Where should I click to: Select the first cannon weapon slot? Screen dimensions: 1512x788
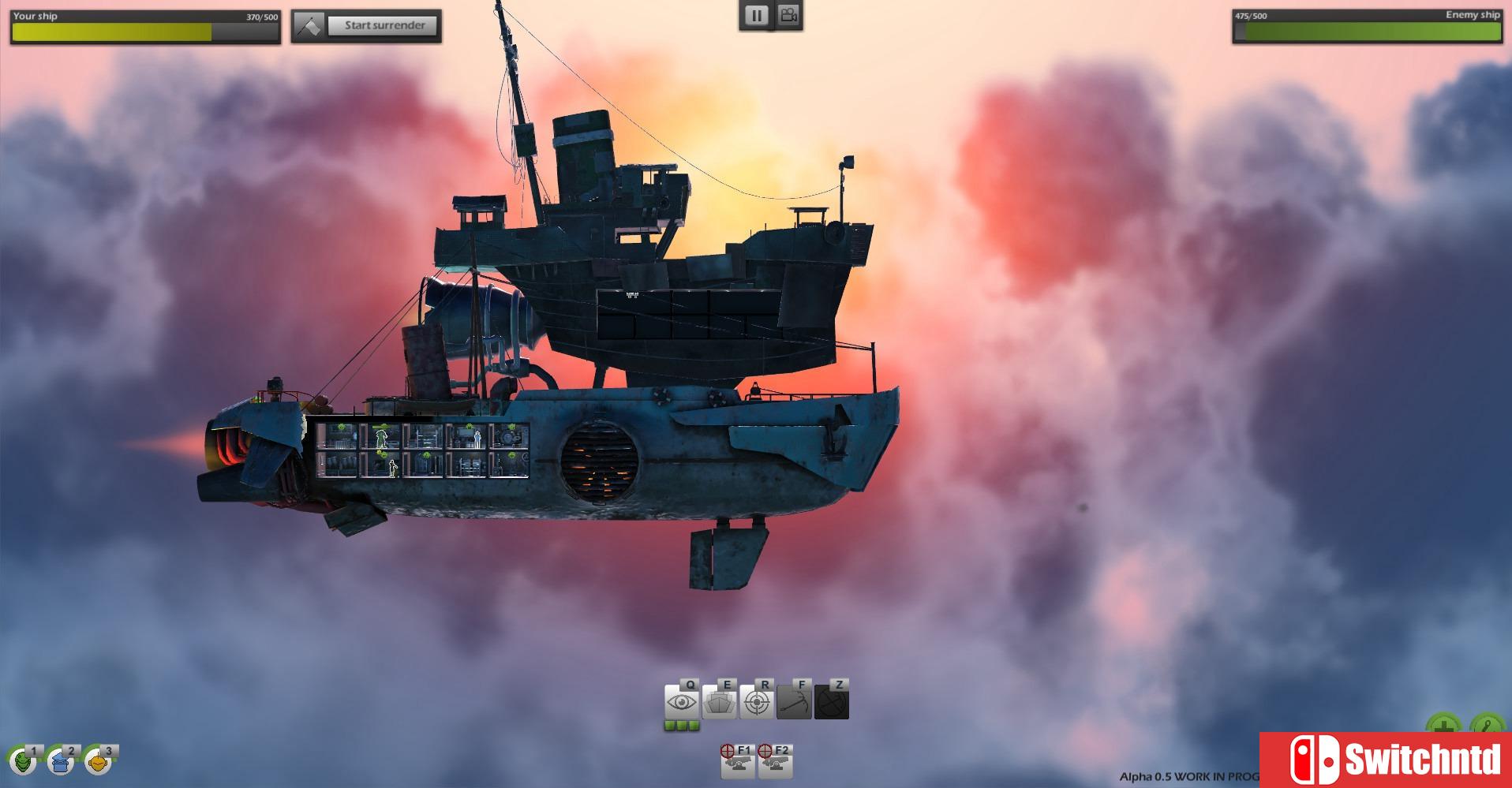pos(737,762)
